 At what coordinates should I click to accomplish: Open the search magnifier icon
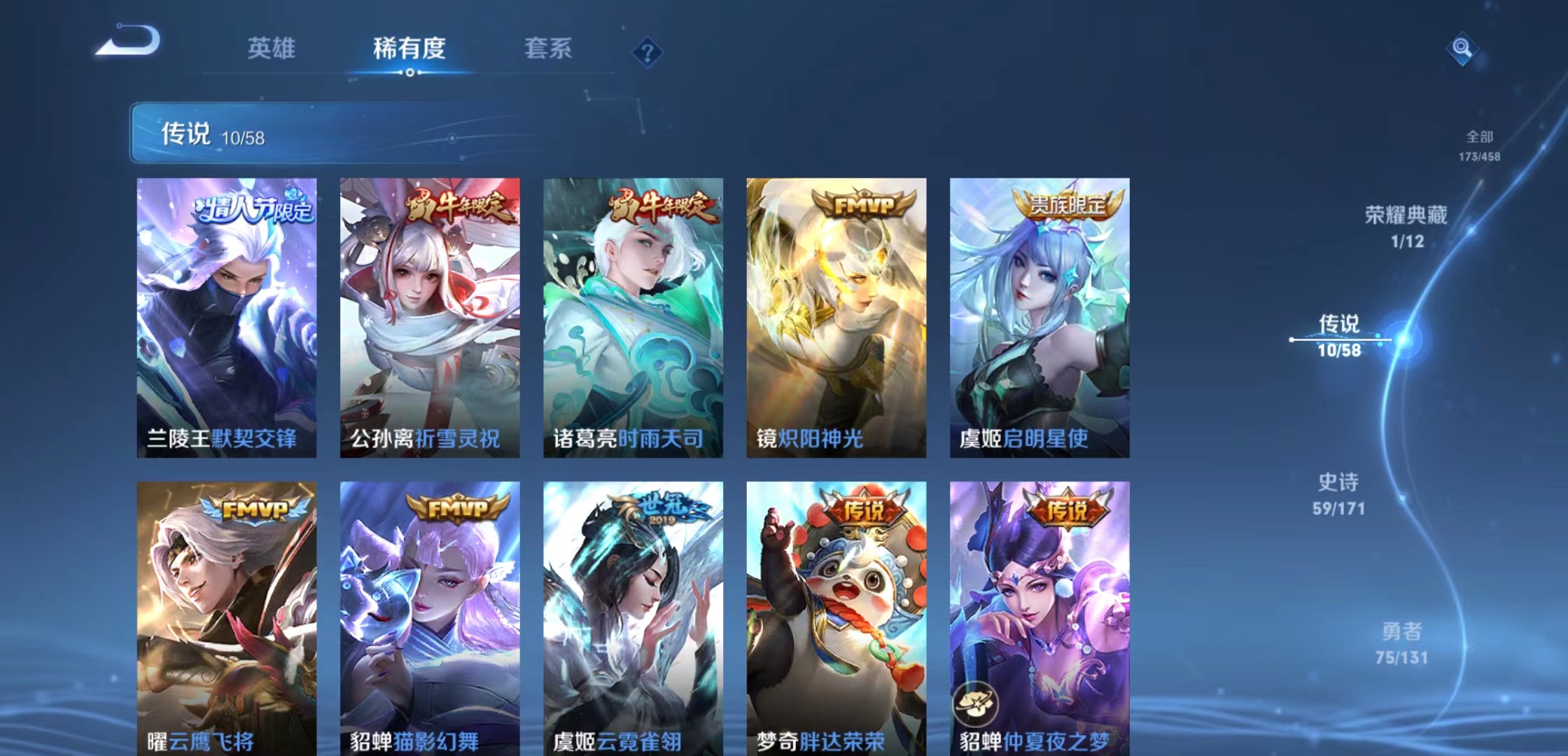pyautogui.click(x=1463, y=50)
